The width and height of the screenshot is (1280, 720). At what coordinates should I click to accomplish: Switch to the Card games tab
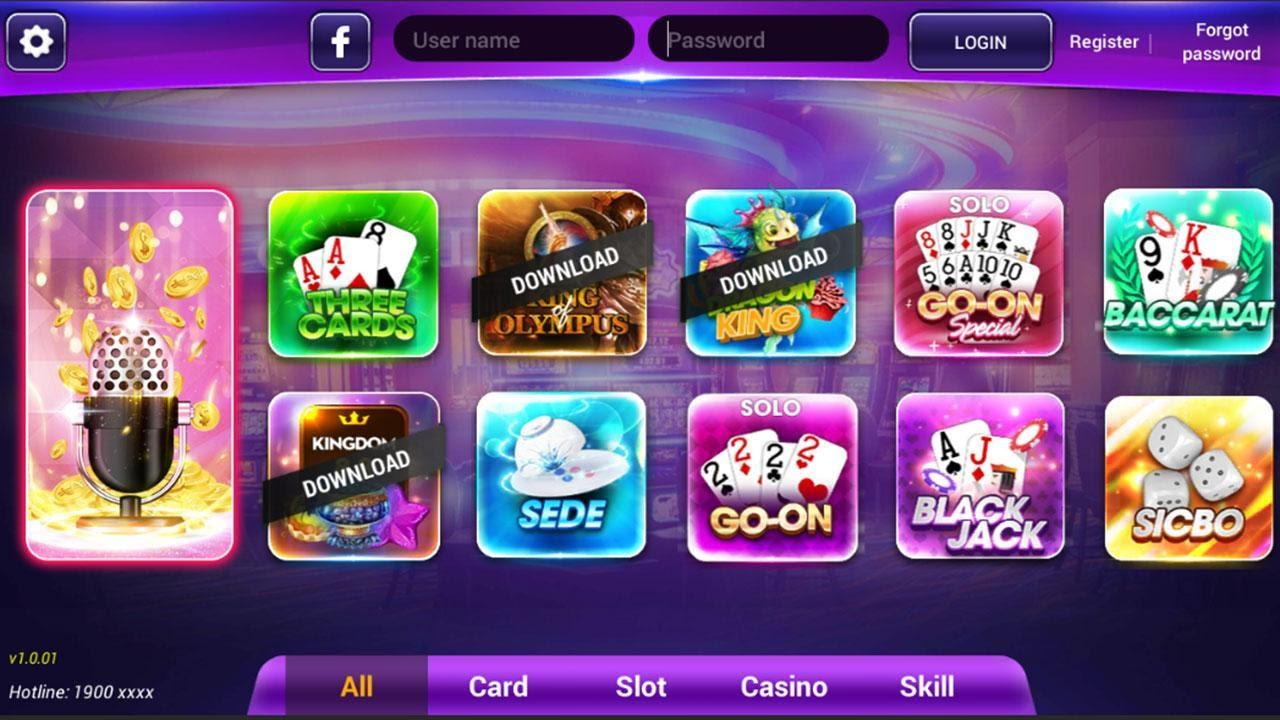tap(497, 687)
